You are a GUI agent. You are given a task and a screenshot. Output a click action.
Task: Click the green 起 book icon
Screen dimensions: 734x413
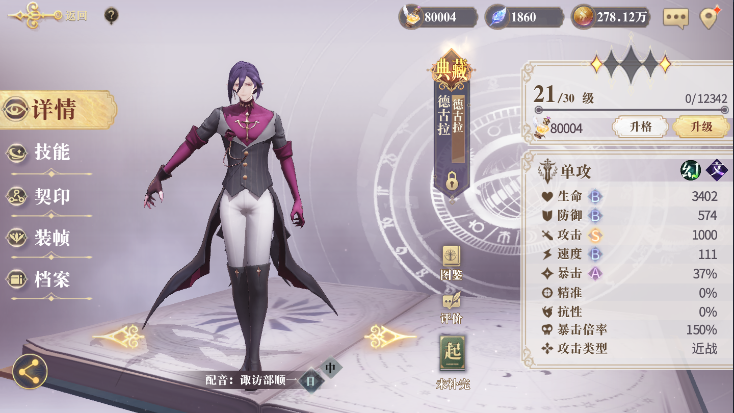(453, 354)
